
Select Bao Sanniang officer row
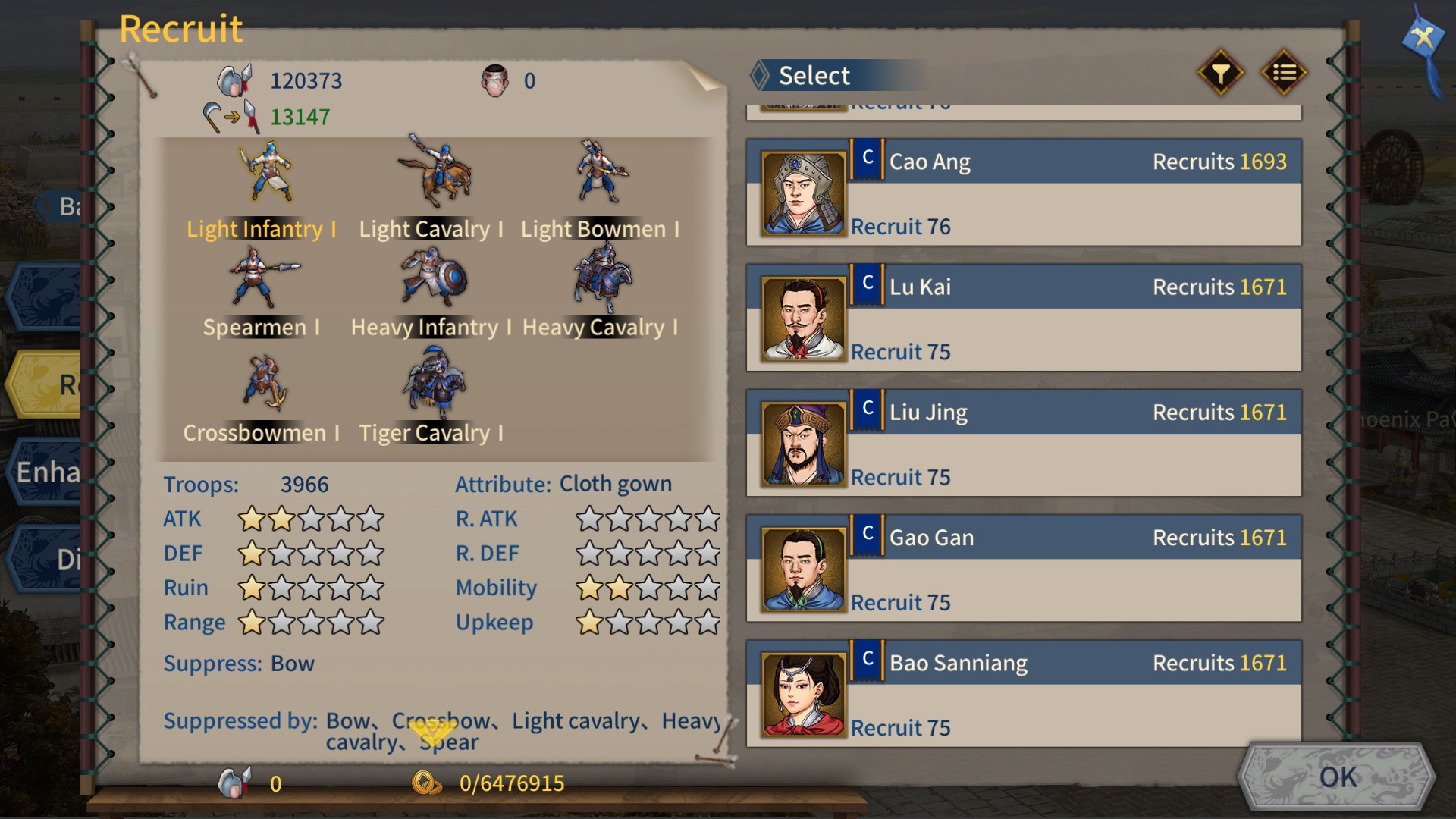click(x=1024, y=692)
